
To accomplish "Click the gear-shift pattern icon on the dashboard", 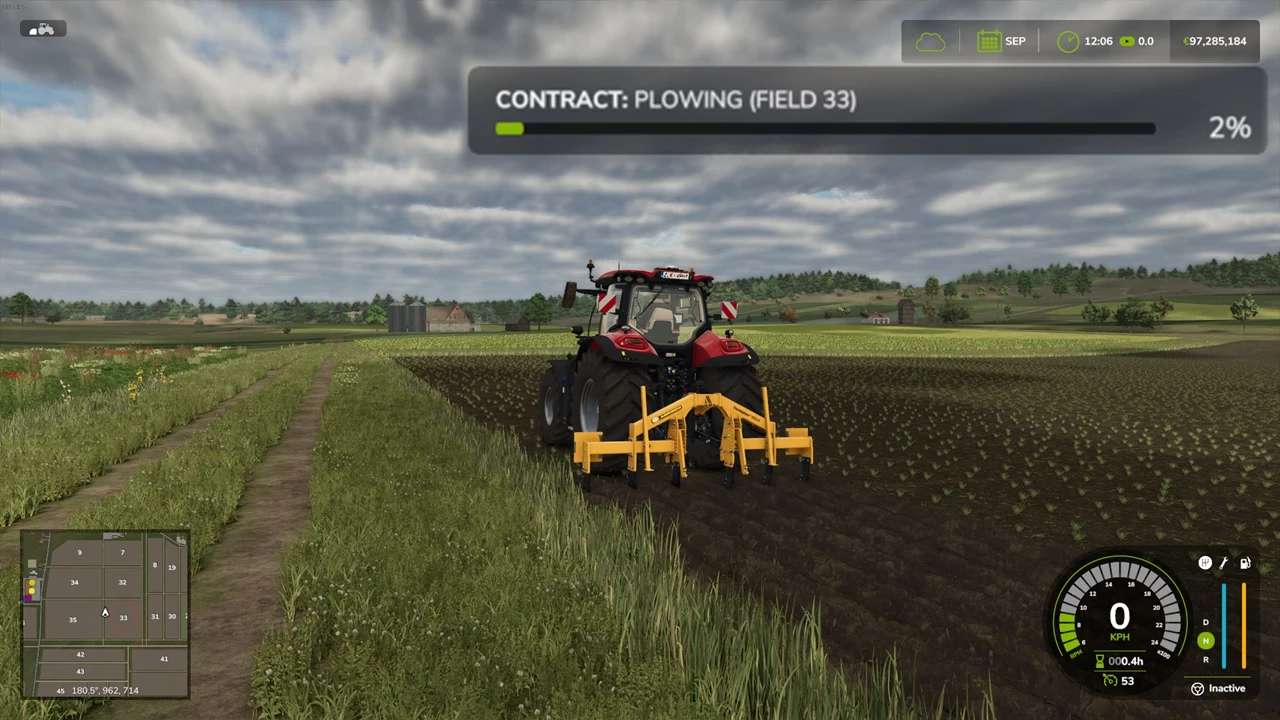I will 1205,562.
